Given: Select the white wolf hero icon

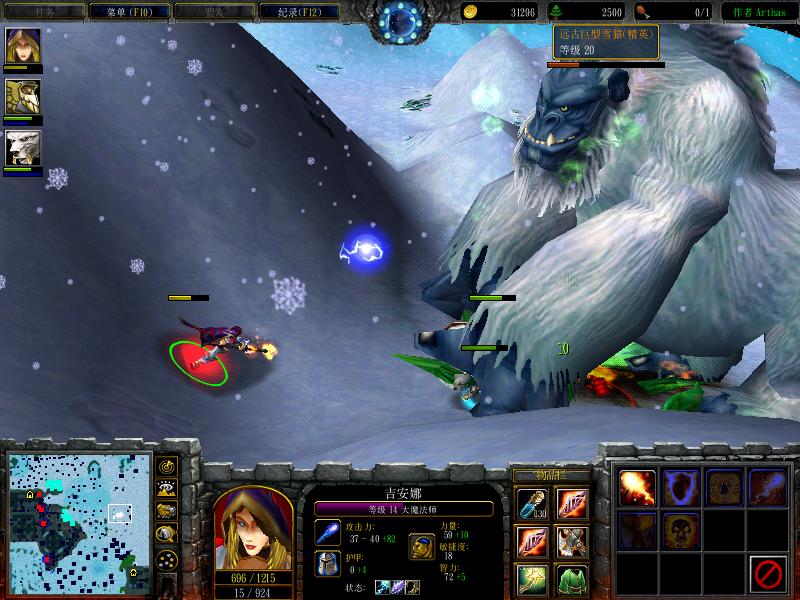Looking at the screenshot, I should click(21, 148).
